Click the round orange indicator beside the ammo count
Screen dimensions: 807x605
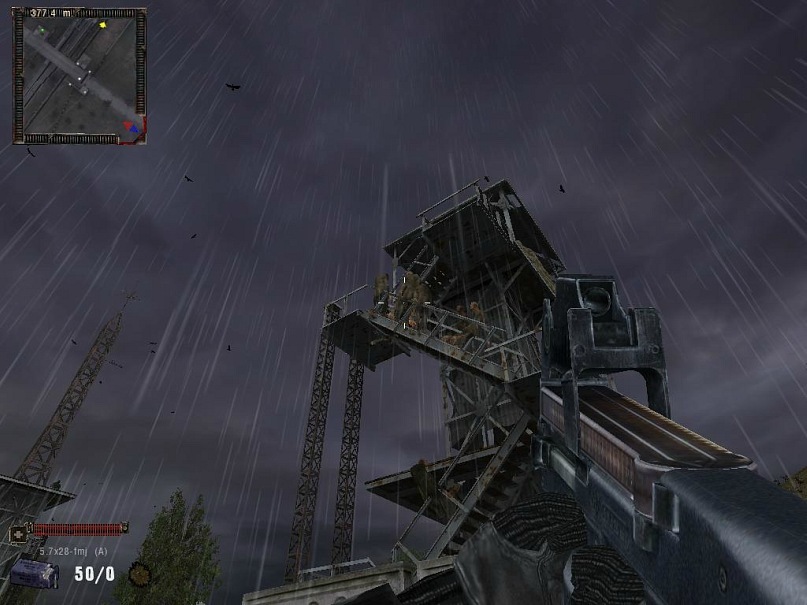tap(142, 574)
